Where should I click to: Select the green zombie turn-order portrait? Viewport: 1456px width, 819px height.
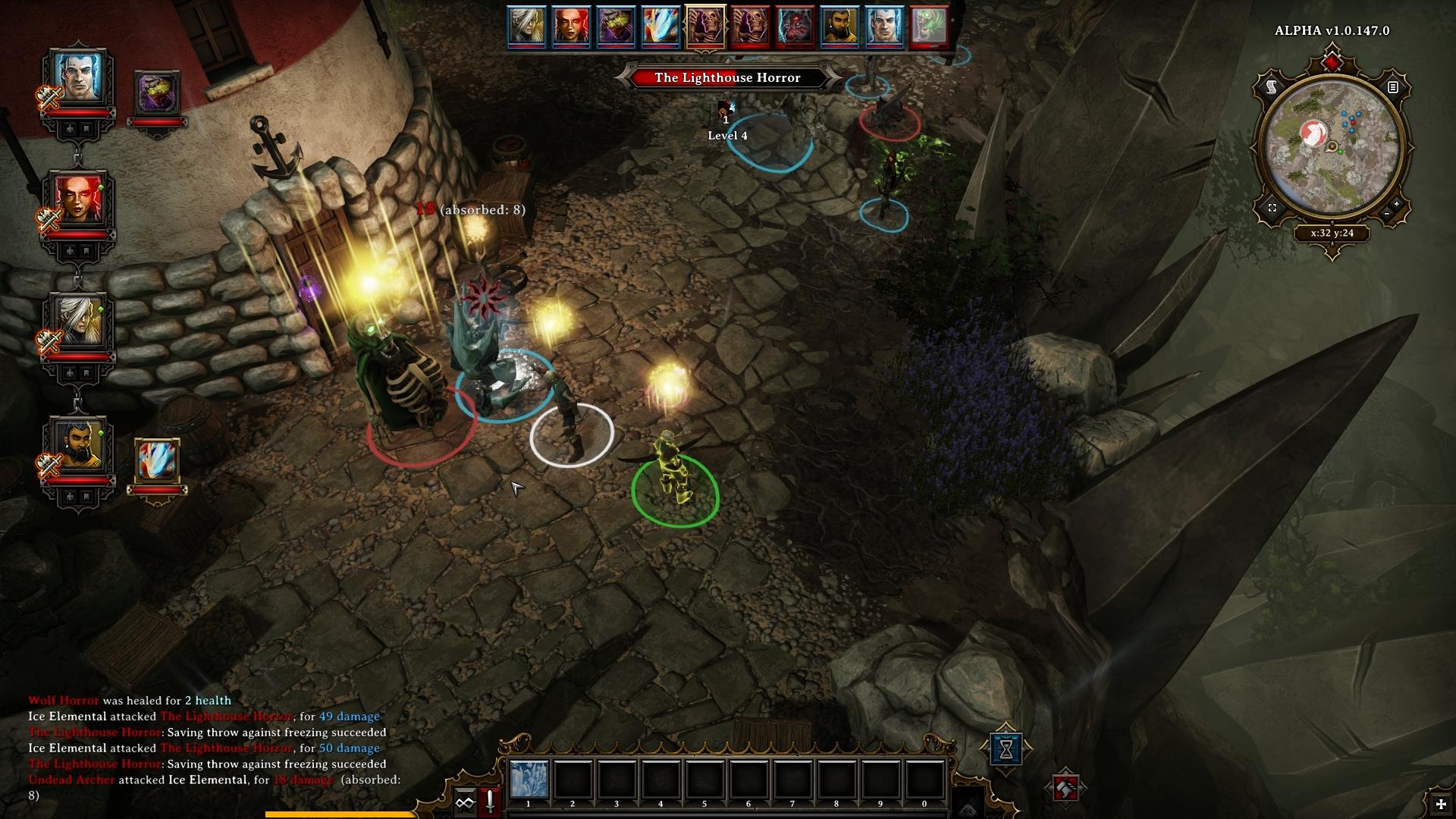(929, 26)
